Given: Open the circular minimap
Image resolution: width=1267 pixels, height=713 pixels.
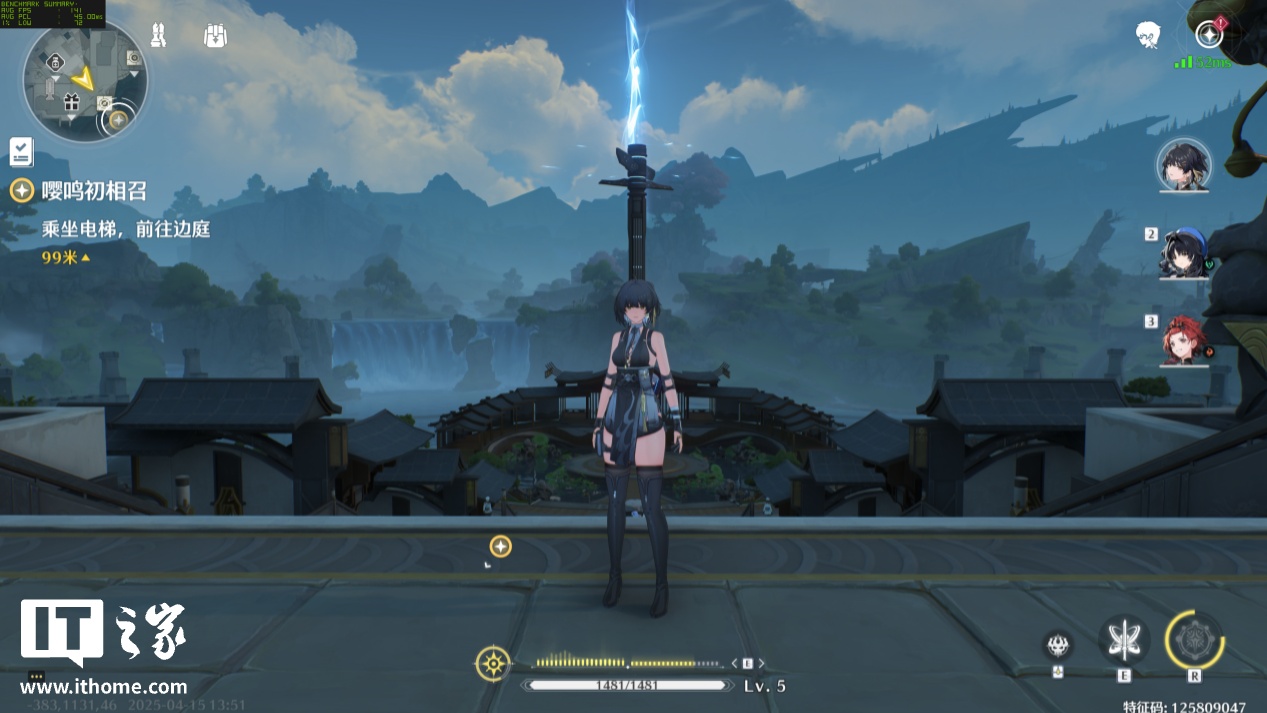Looking at the screenshot, I should [x=85, y=80].
